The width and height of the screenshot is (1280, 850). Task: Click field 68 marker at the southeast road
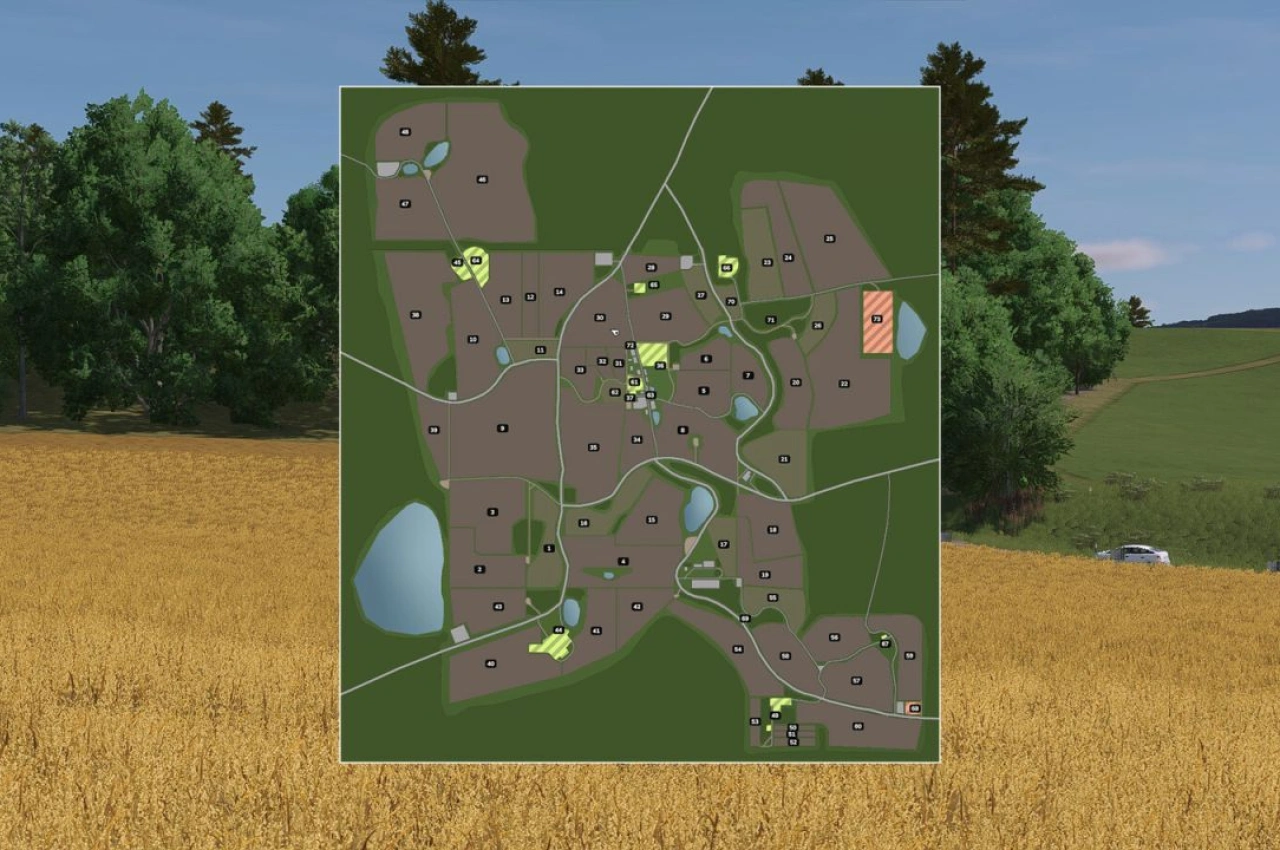[x=914, y=708]
